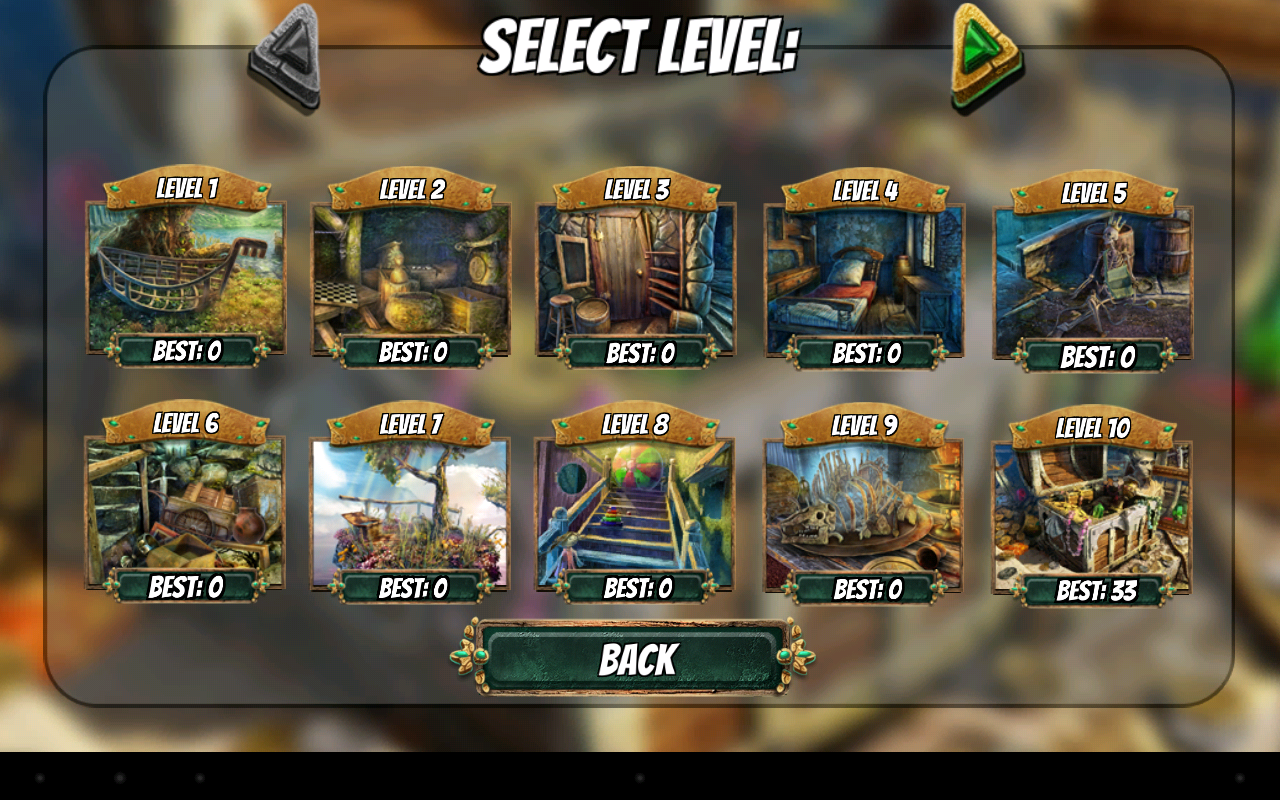Go to next page with green arrow
The image size is (1280, 800).
984,55
